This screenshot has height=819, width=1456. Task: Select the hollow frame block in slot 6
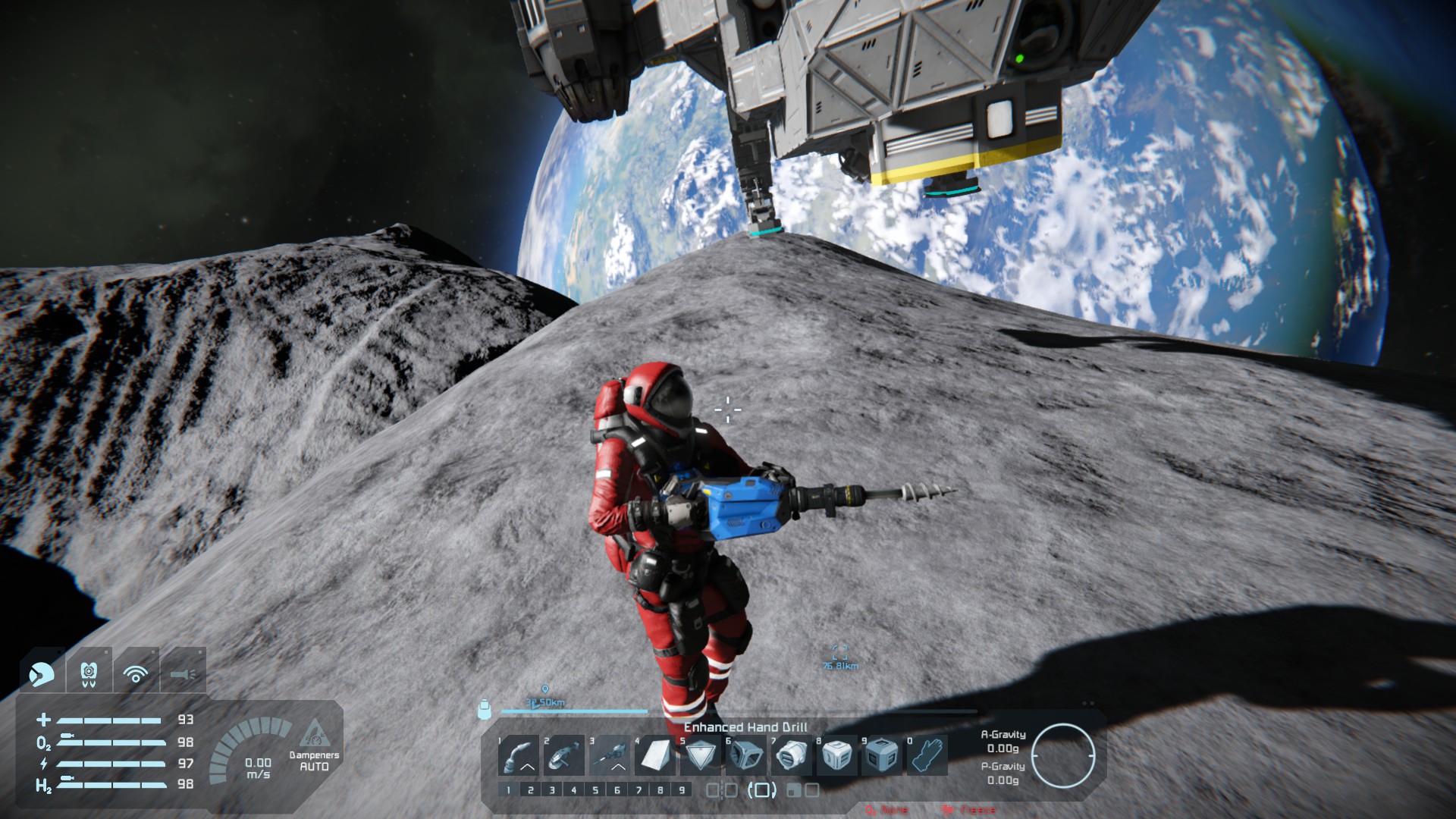746,755
